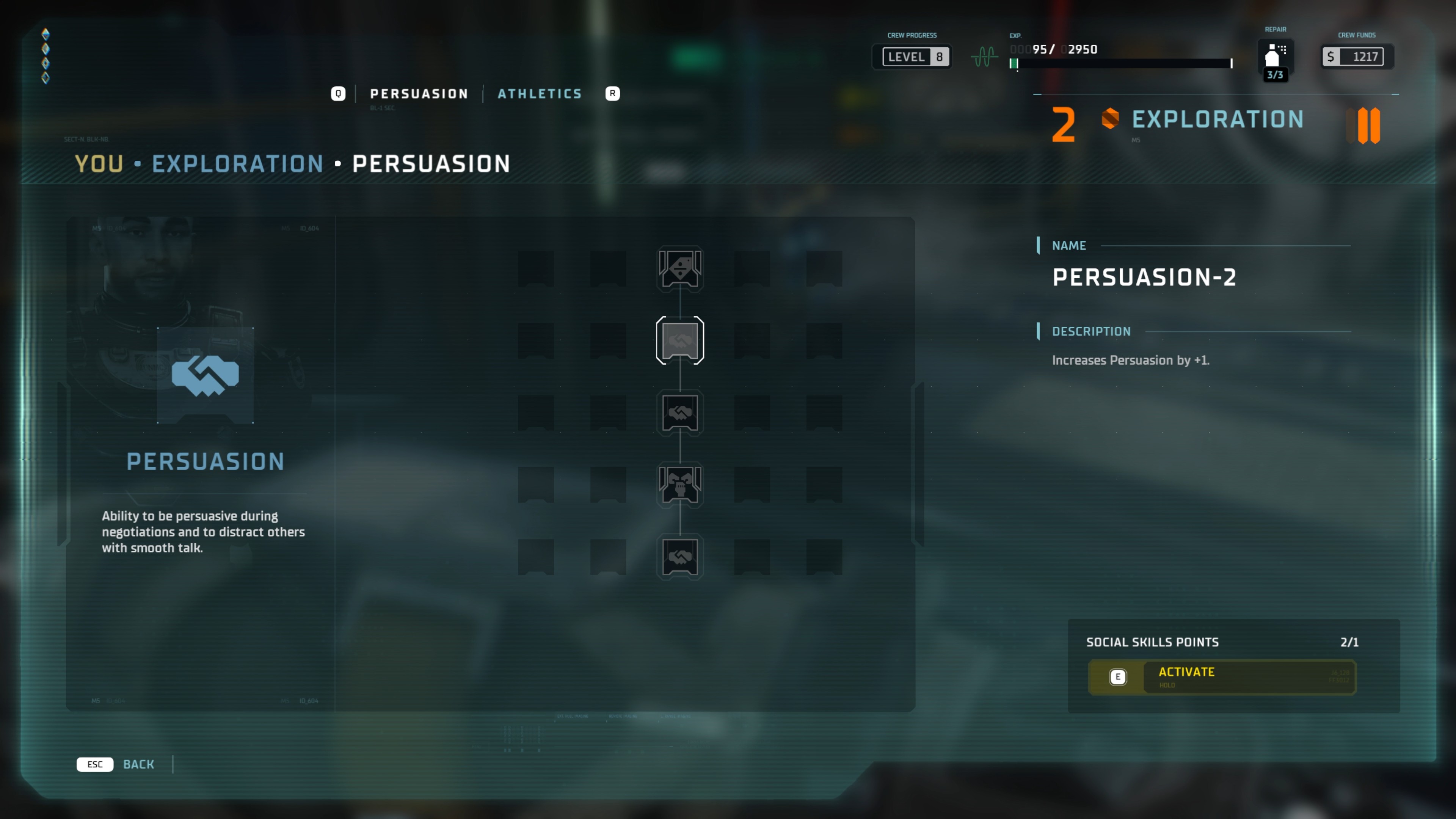Choose the gorilla face skill node
Viewport: 1456px width, 819px height.
point(679,485)
